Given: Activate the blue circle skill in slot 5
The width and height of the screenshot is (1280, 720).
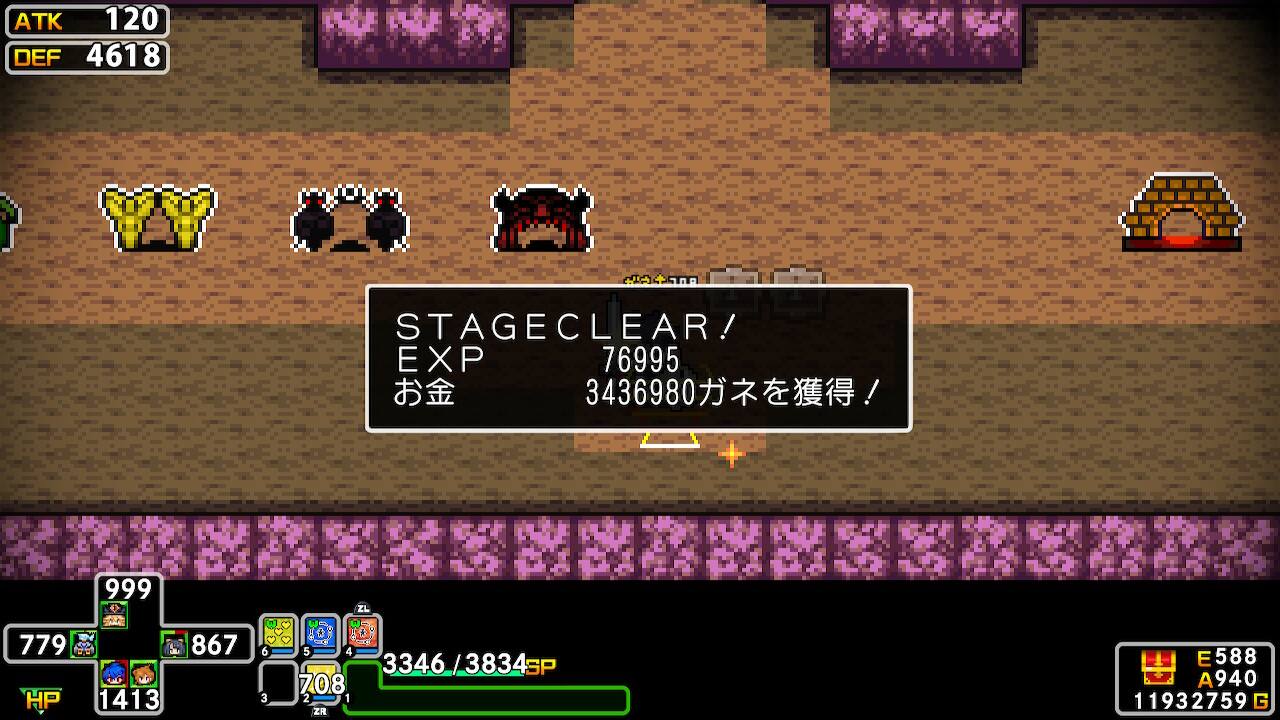Looking at the screenshot, I should (321, 634).
